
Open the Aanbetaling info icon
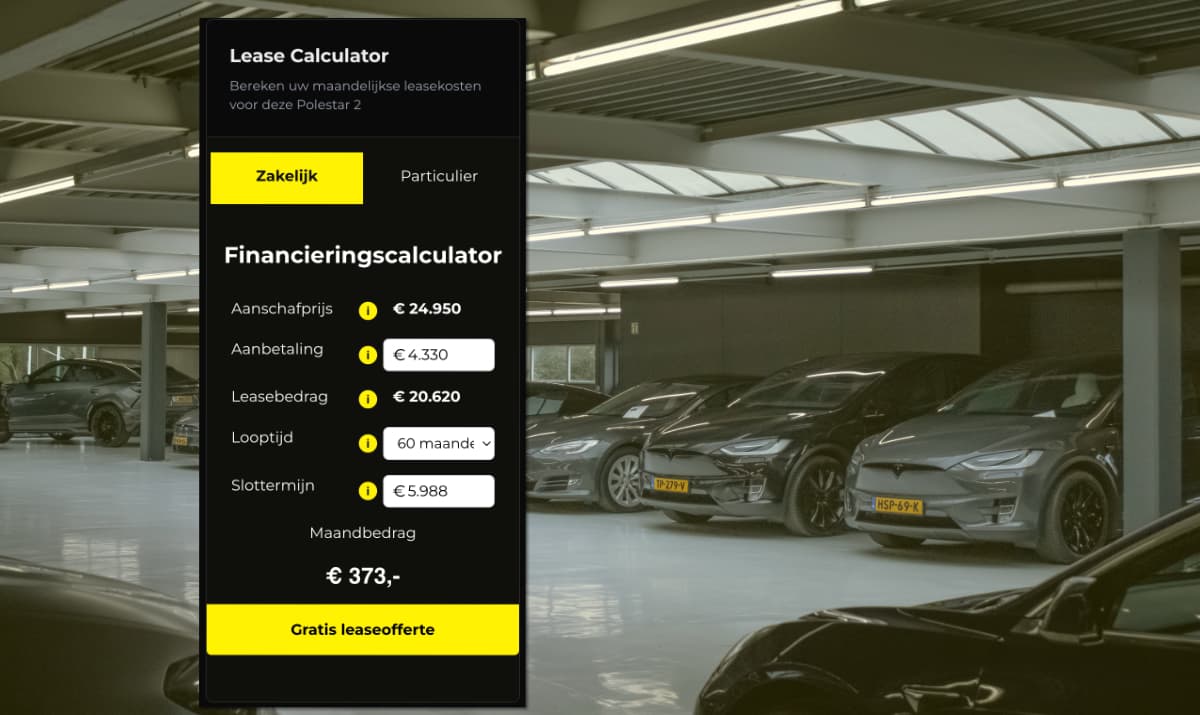coord(368,355)
